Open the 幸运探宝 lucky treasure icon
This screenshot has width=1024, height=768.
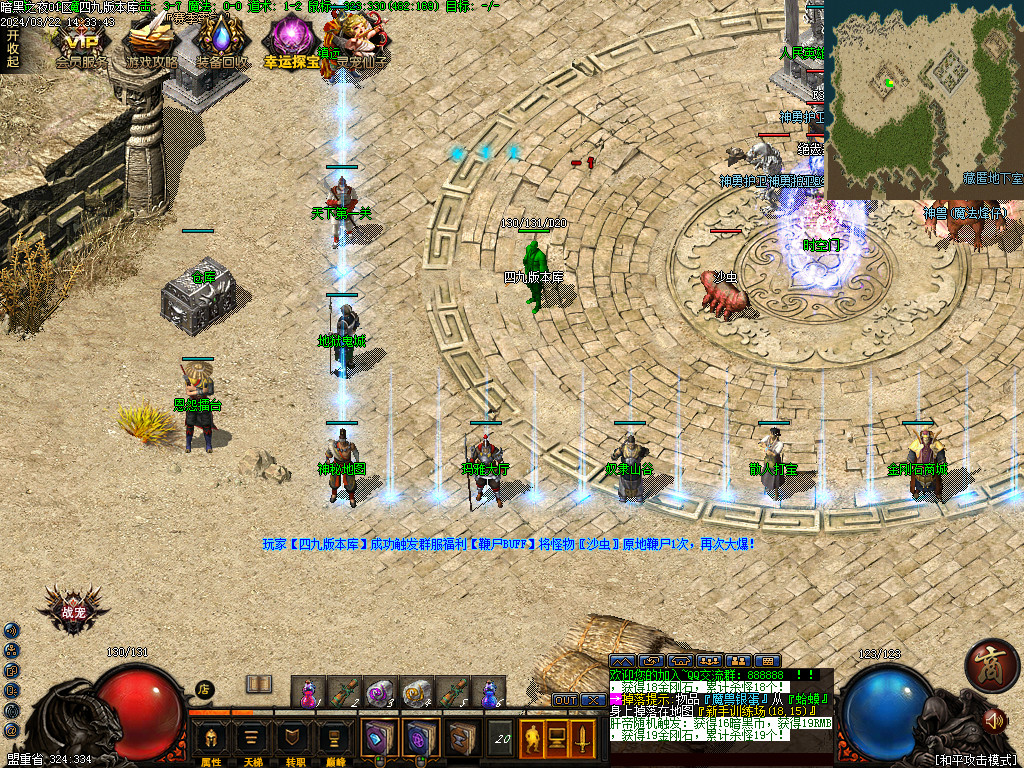pyautogui.click(x=291, y=44)
